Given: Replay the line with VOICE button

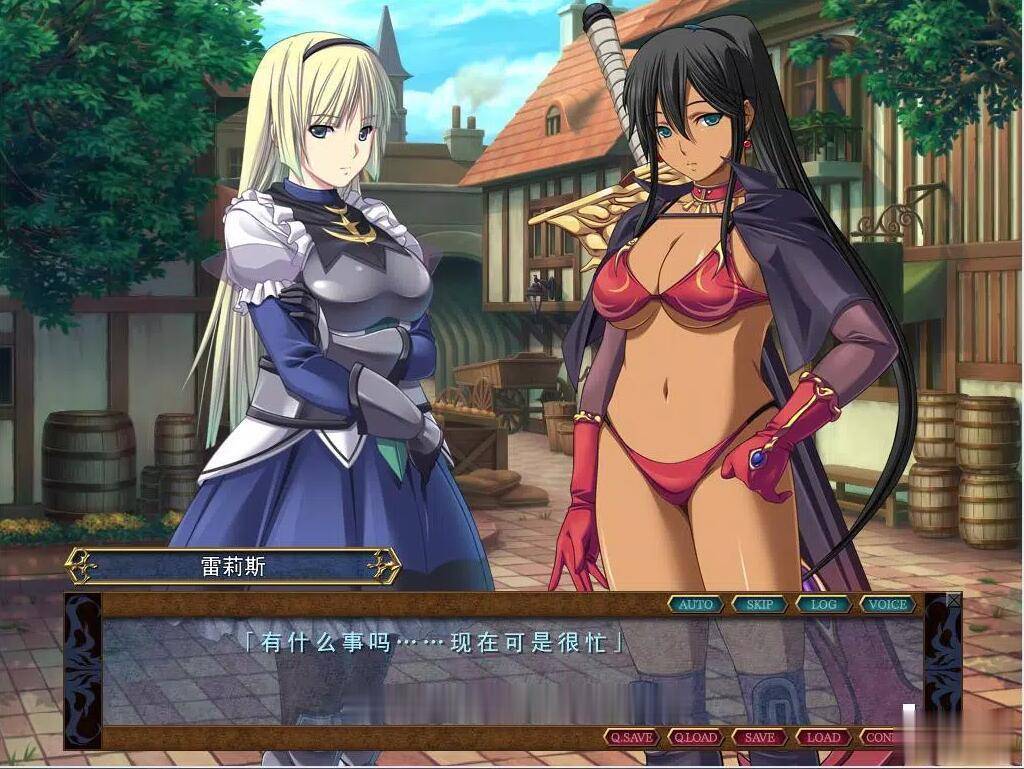Looking at the screenshot, I should point(888,604).
